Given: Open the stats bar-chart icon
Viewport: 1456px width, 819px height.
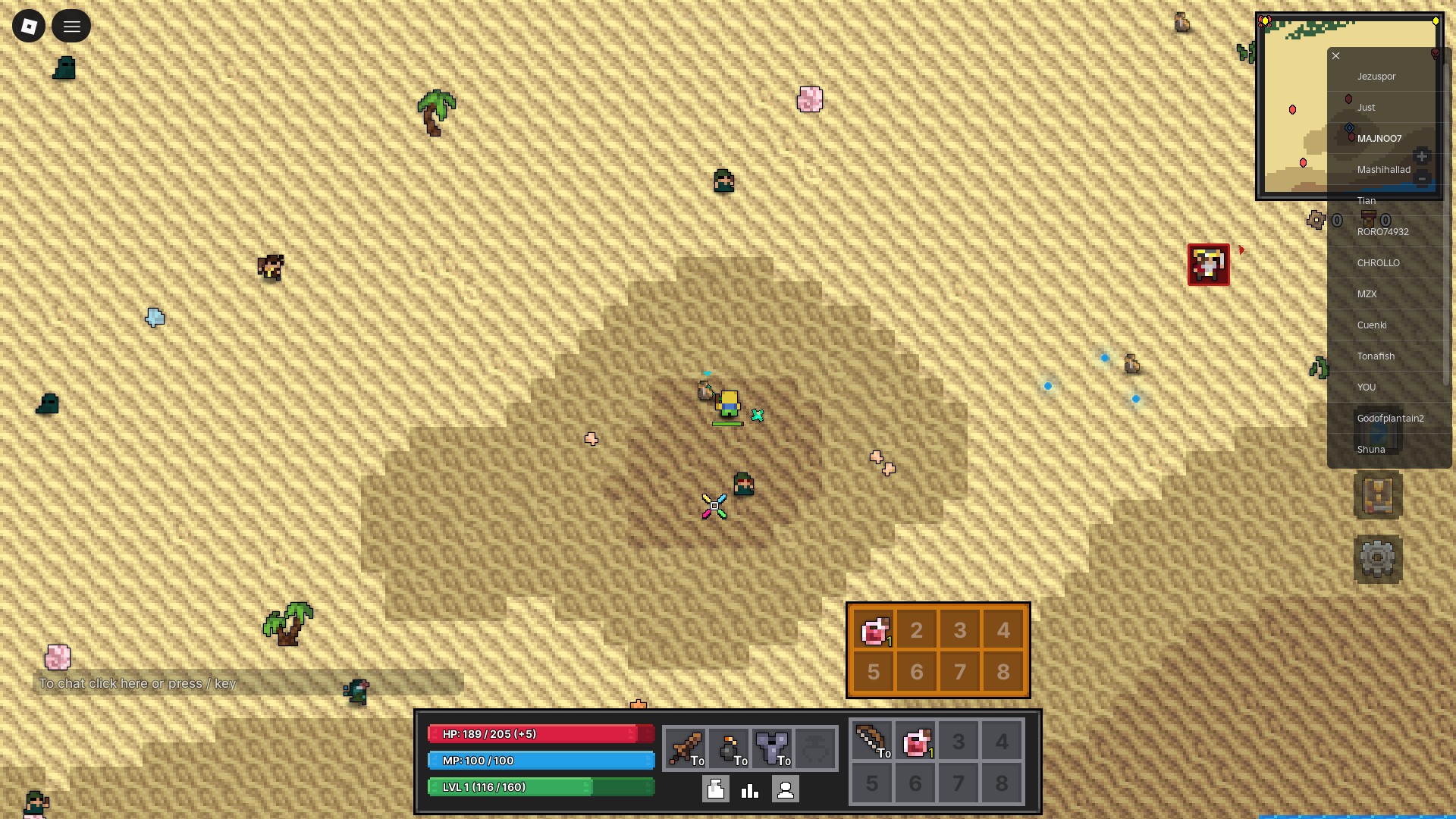Looking at the screenshot, I should click(749, 789).
